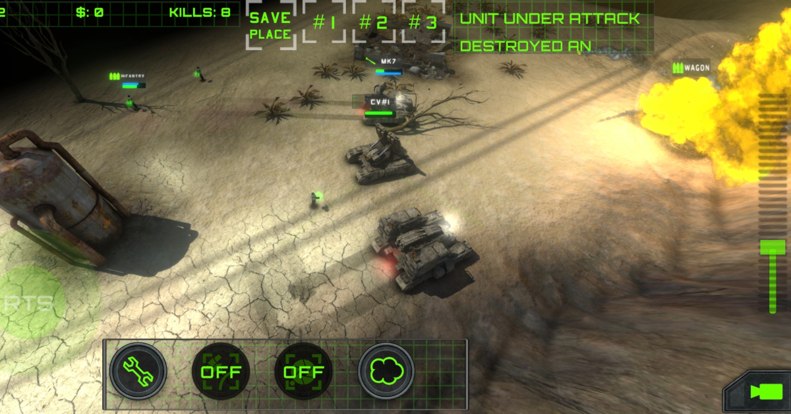Click the green zoom slider handle

772,247
